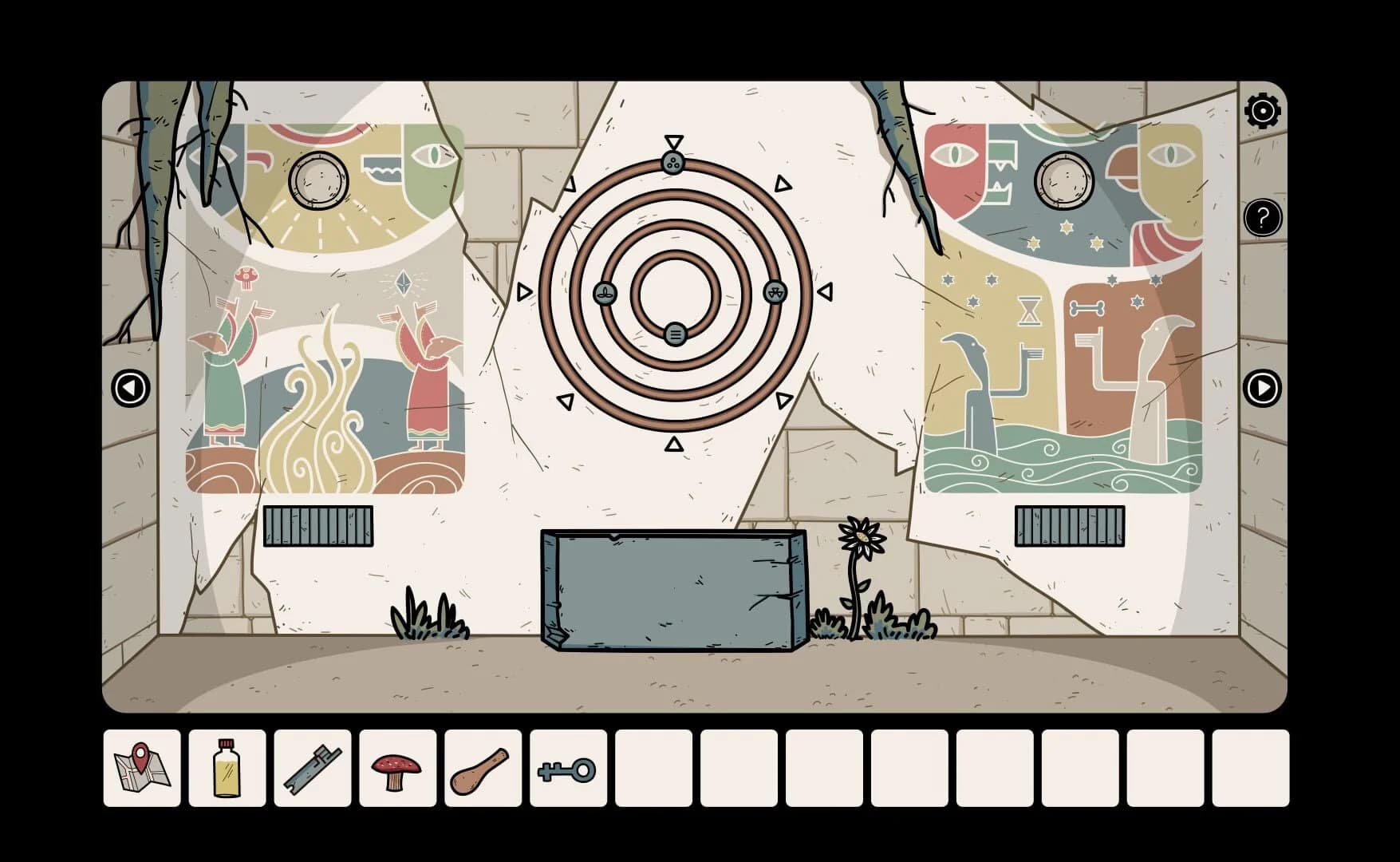Select the map from the inventory
Image resolution: width=1400 pixels, height=862 pixels.
pyautogui.click(x=142, y=769)
